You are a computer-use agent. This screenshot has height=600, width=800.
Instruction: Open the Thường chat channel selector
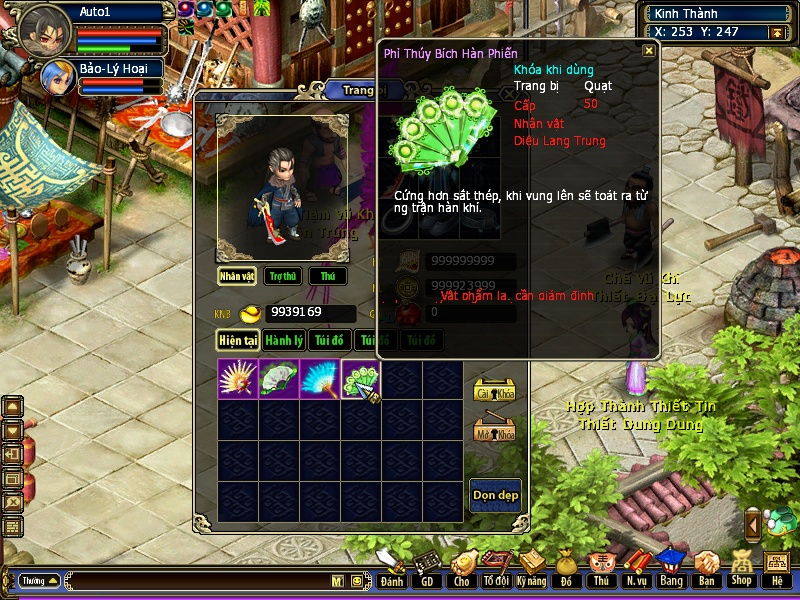[x=40, y=580]
